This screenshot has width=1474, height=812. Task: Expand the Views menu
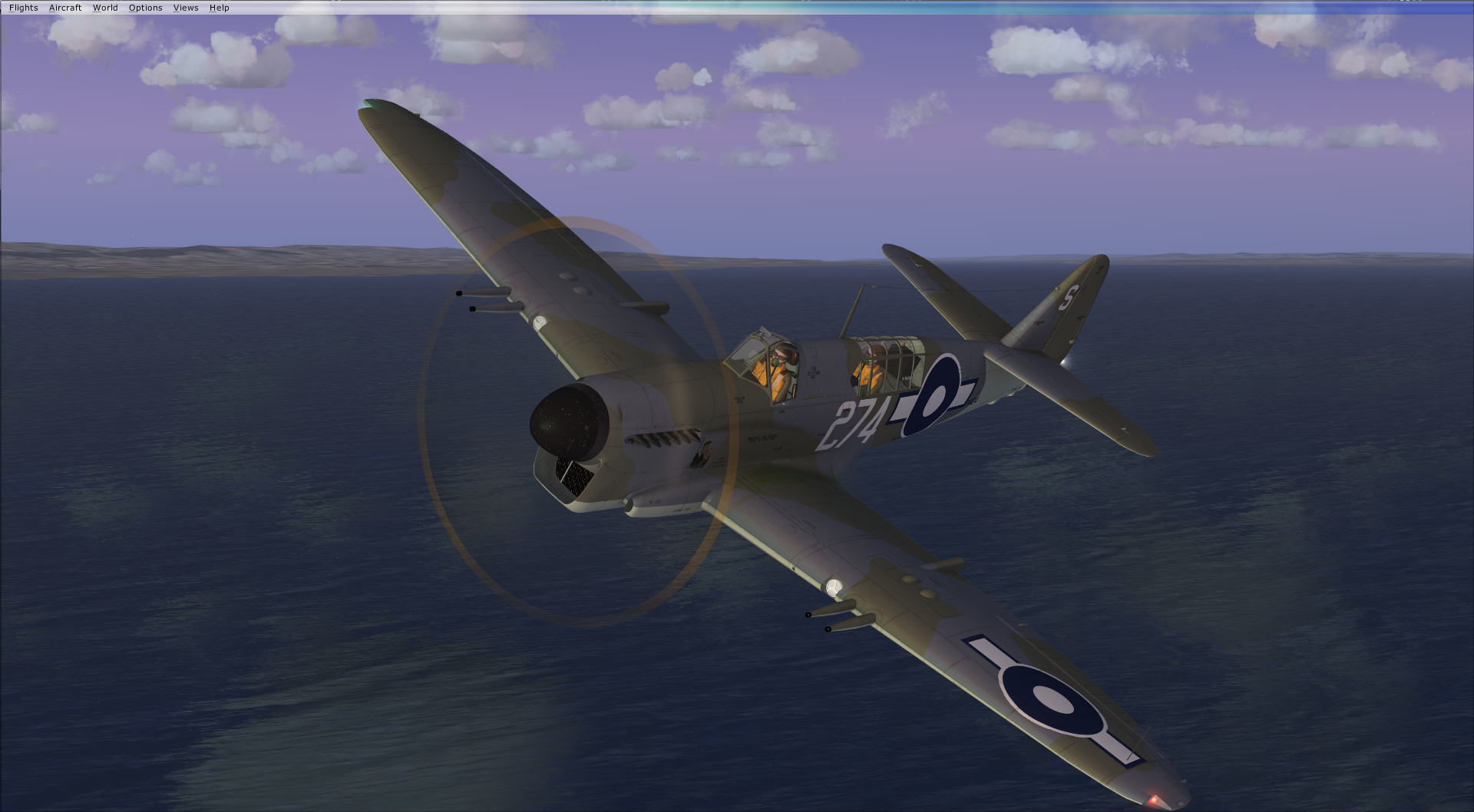[x=186, y=8]
